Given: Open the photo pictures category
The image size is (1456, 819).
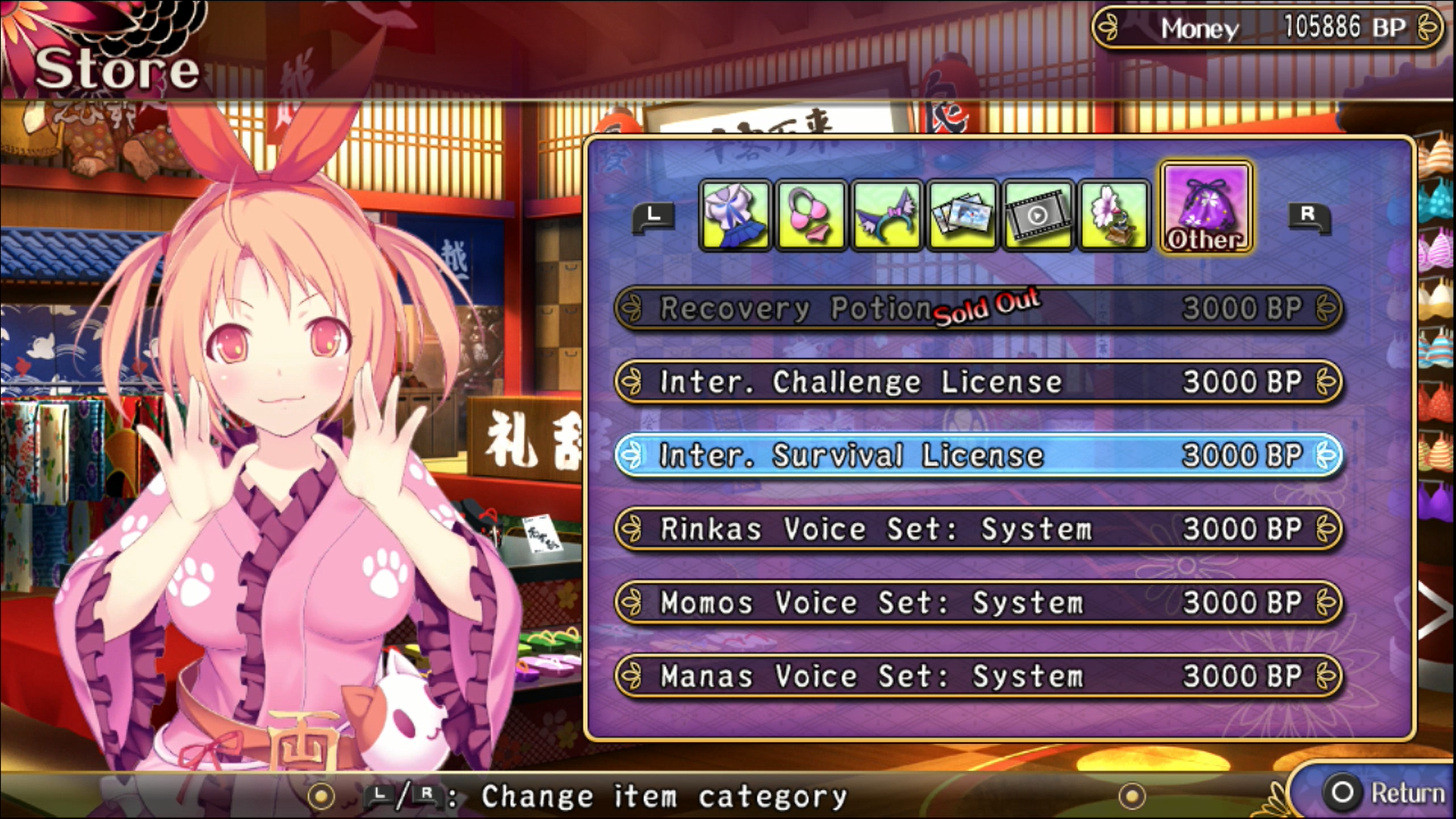Looking at the screenshot, I should (962, 215).
